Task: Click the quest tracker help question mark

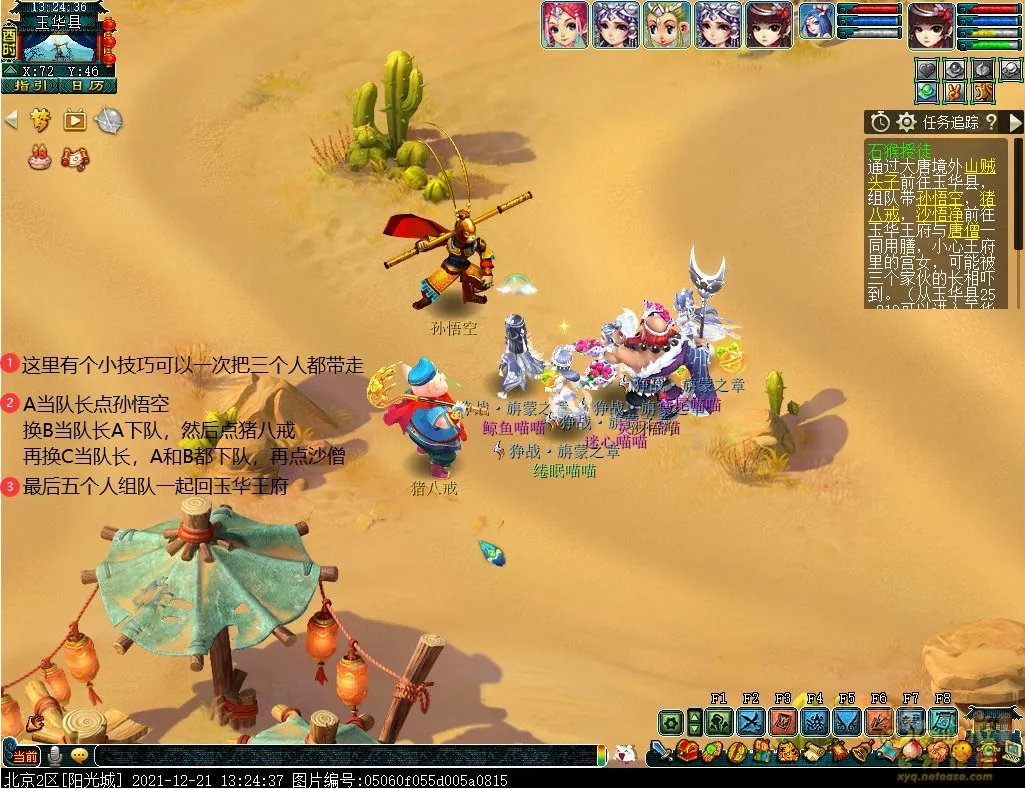Action: 990,122
